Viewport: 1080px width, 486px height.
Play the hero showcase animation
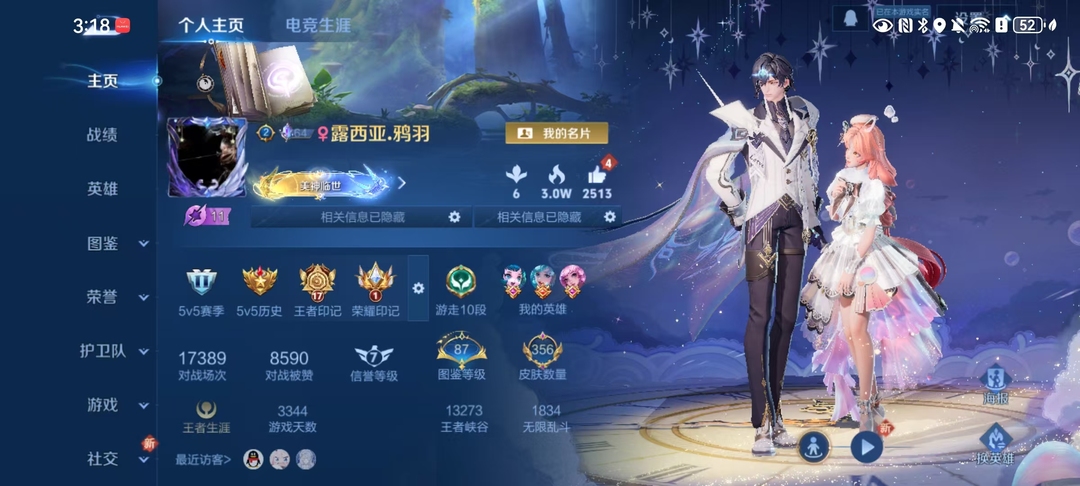(x=866, y=447)
